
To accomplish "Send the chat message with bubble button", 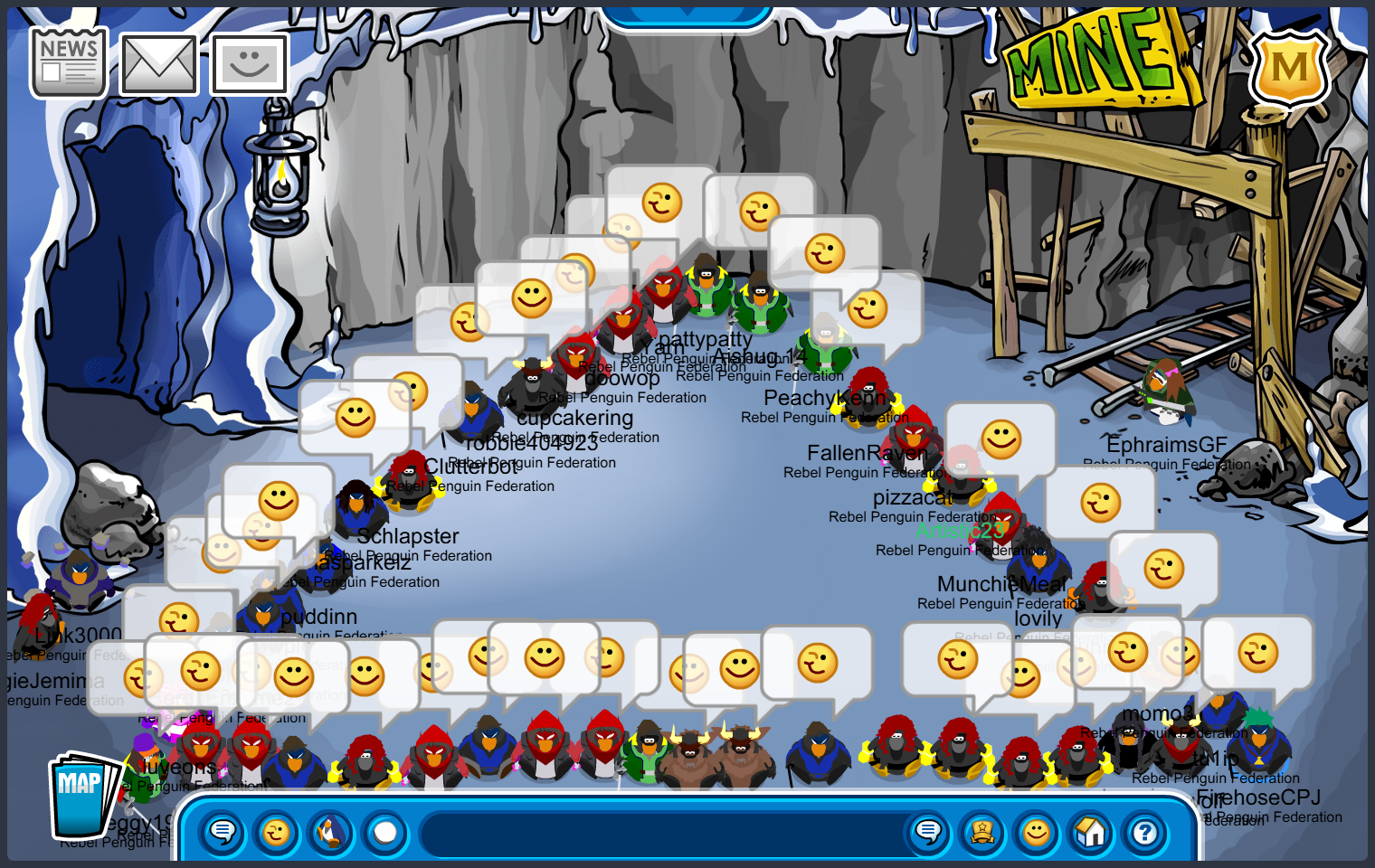I will tap(927, 832).
